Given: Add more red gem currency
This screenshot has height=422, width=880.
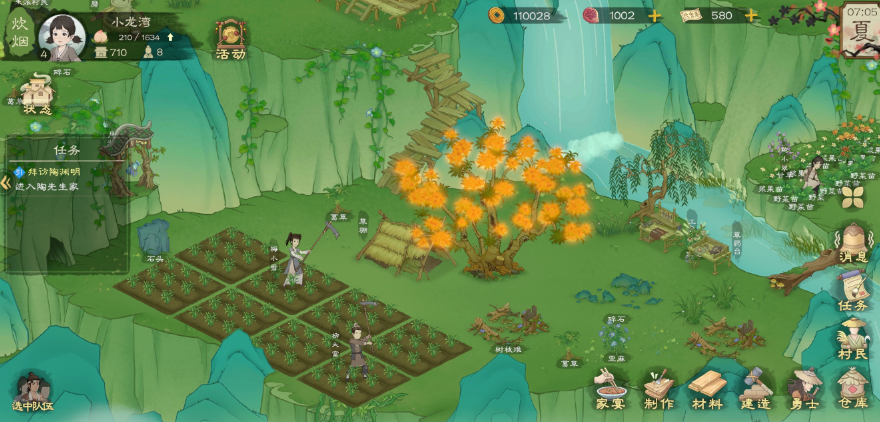Looking at the screenshot, I should [x=655, y=16].
